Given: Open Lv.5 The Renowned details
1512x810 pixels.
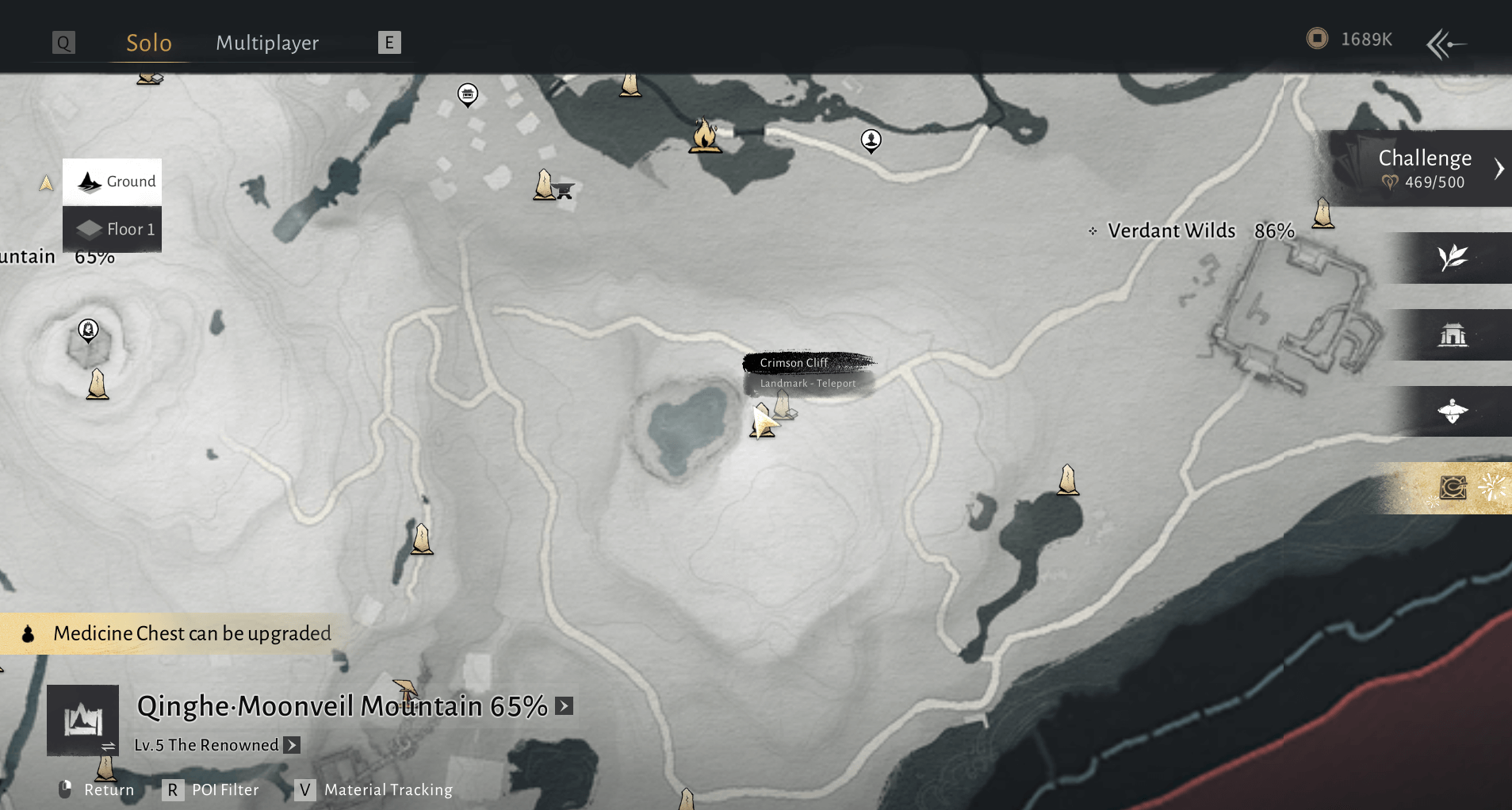Looking at the screenshot, I should point(293,745).
